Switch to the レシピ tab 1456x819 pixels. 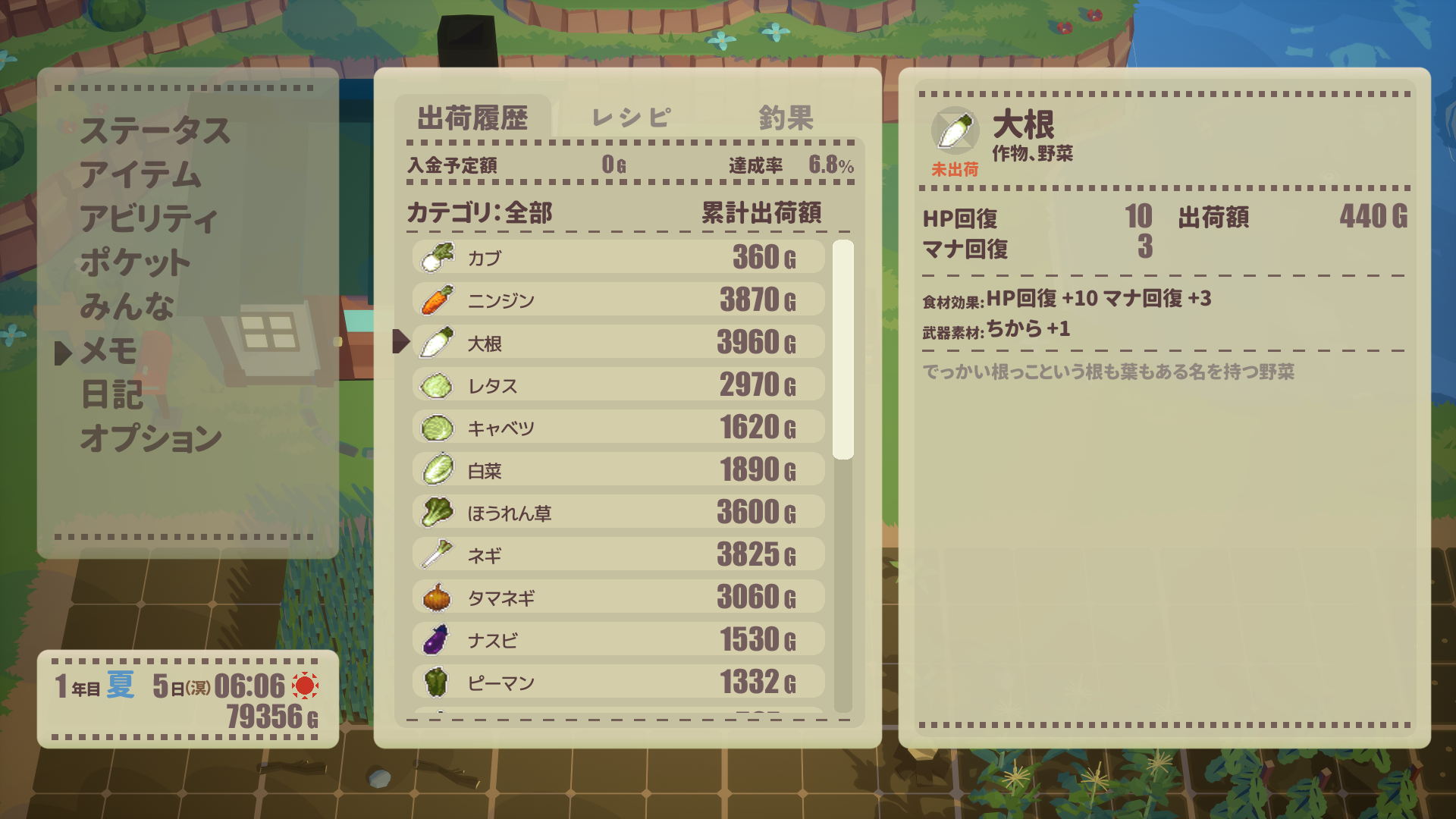[x=629, y=118]
